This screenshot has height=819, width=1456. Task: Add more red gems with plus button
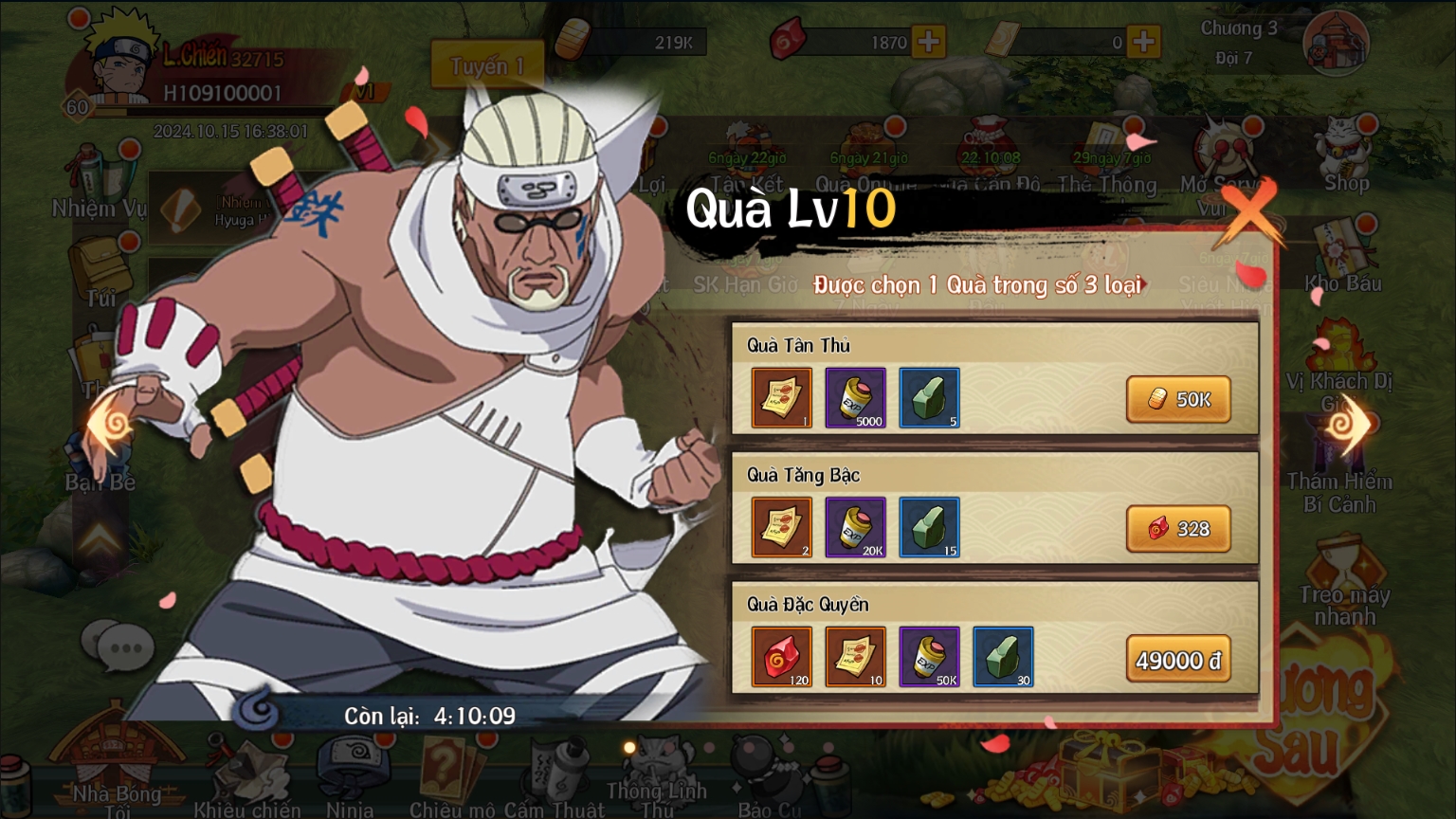pyautogui.click(x=929, y=42)
